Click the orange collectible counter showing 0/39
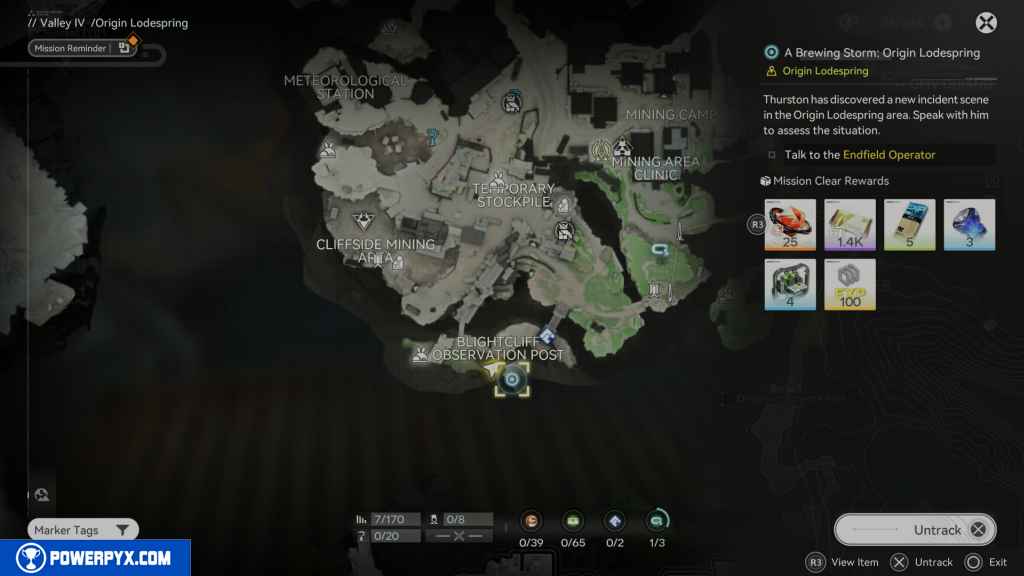This screenshot has width=1024, height=576. pos(532,521)
